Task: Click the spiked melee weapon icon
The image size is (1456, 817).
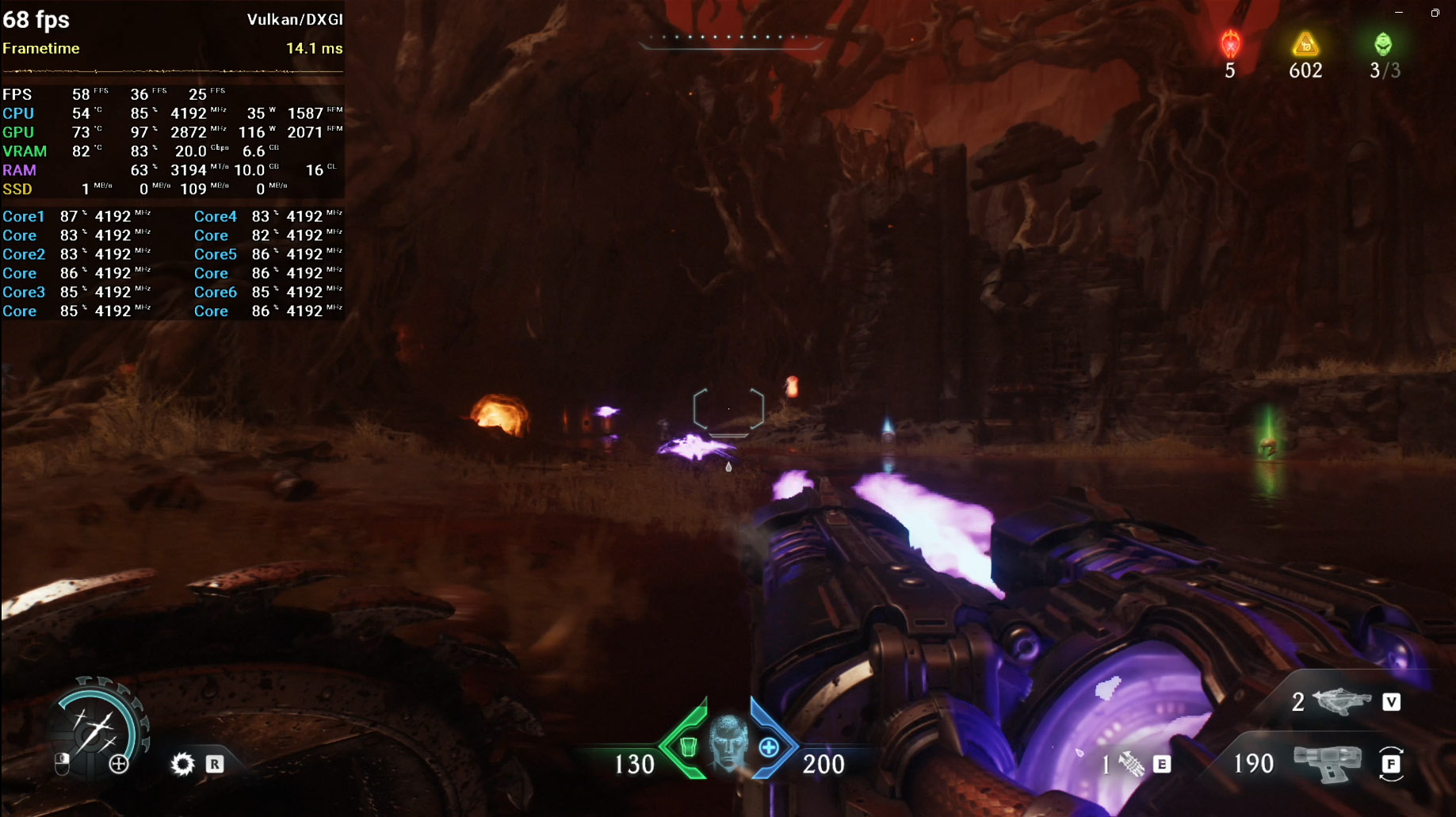Action: coord(1132,764)
